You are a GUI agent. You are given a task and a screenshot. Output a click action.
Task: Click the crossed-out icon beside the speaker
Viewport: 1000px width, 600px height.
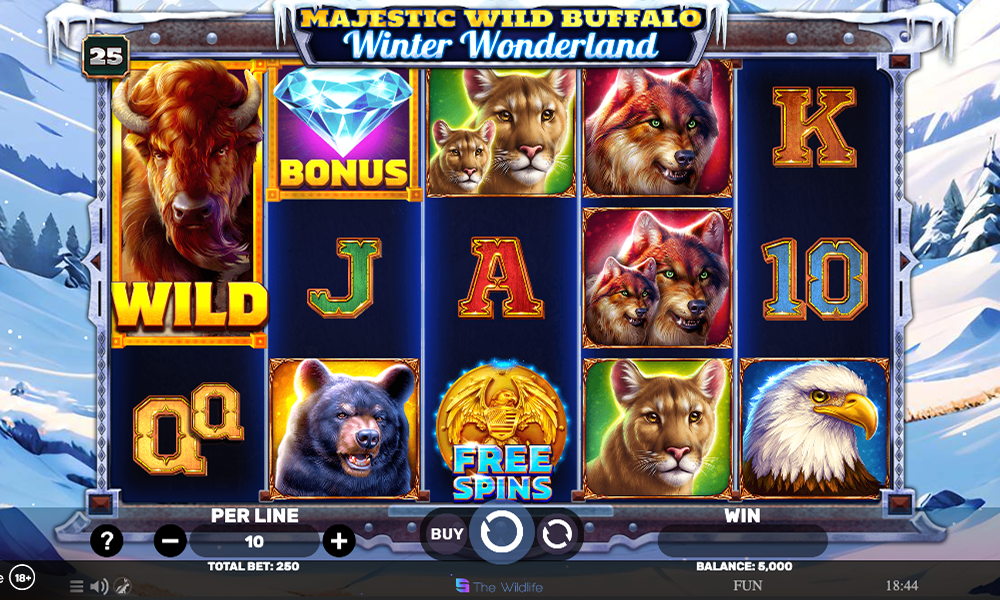coord(122,586)
